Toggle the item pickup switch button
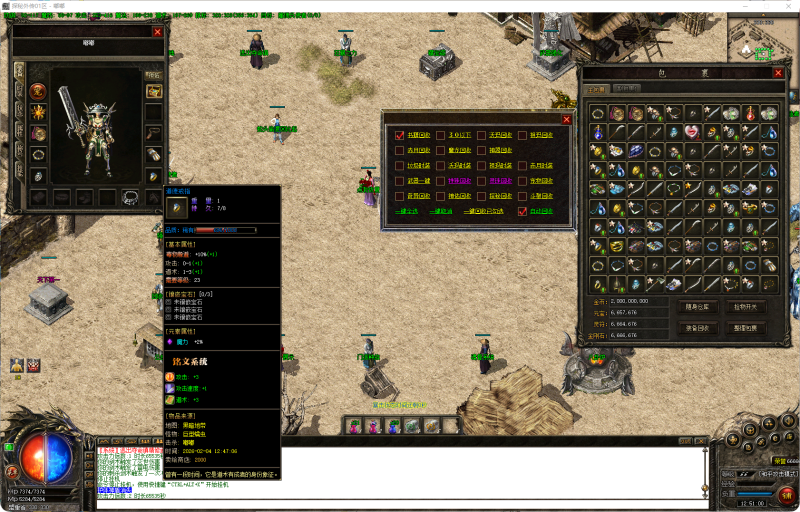Image resolution: width=800 pixels, height=512 pixels. click(745, 307)
